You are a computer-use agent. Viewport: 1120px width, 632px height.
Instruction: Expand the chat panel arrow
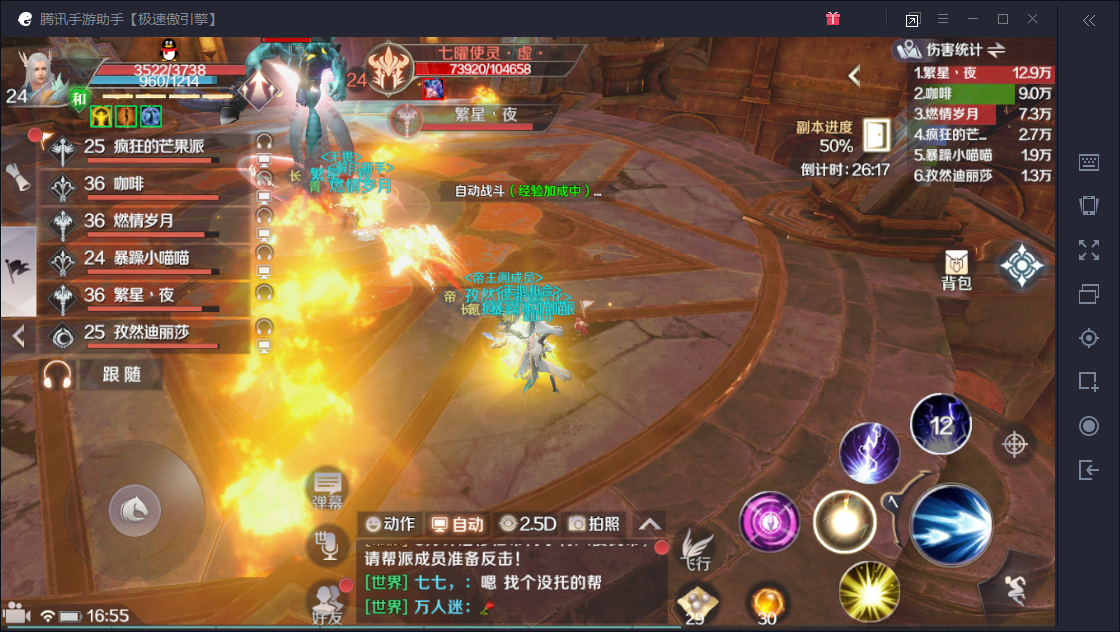coord(650,523)
